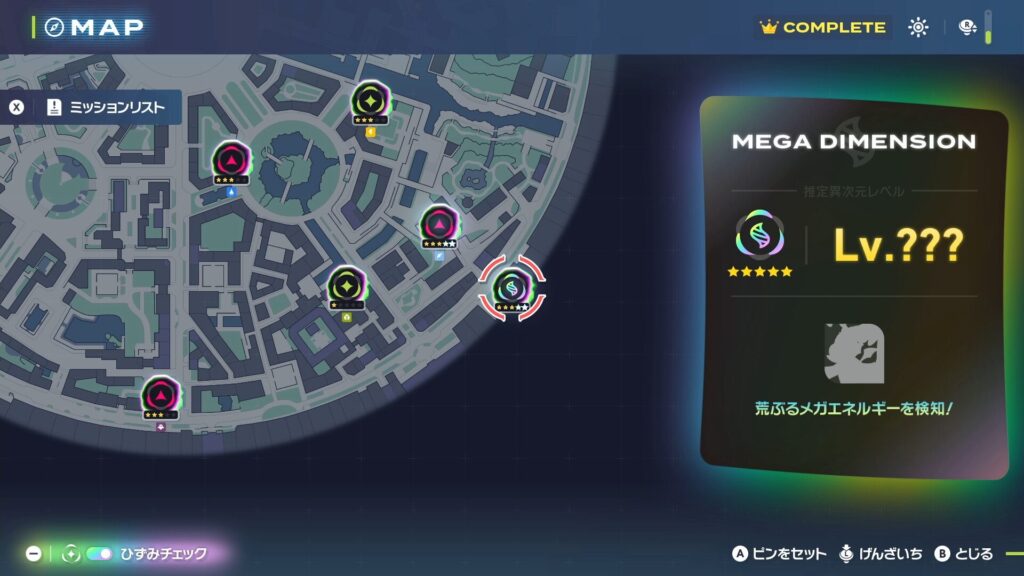This screenshot has height=576, width=1024.
Task: Select the pink marker with purple tag
Action: click(x=160, y=396)
